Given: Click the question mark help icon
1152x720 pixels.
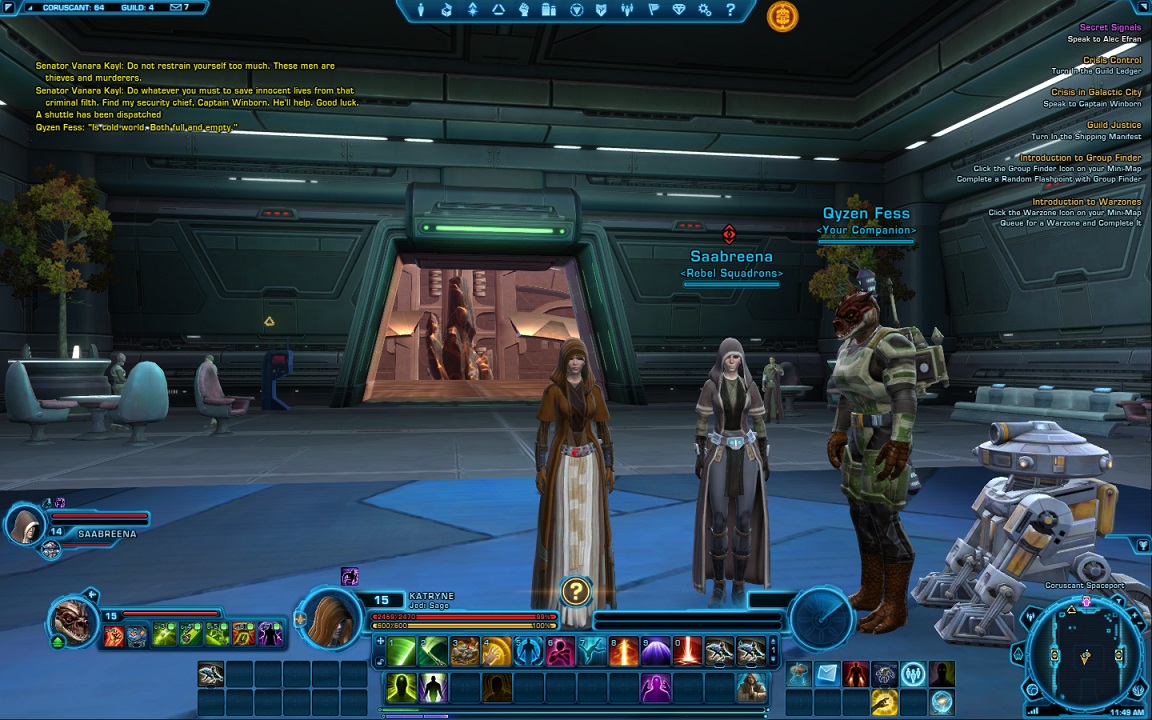Looking at the screenshot, I should [731, 10].
